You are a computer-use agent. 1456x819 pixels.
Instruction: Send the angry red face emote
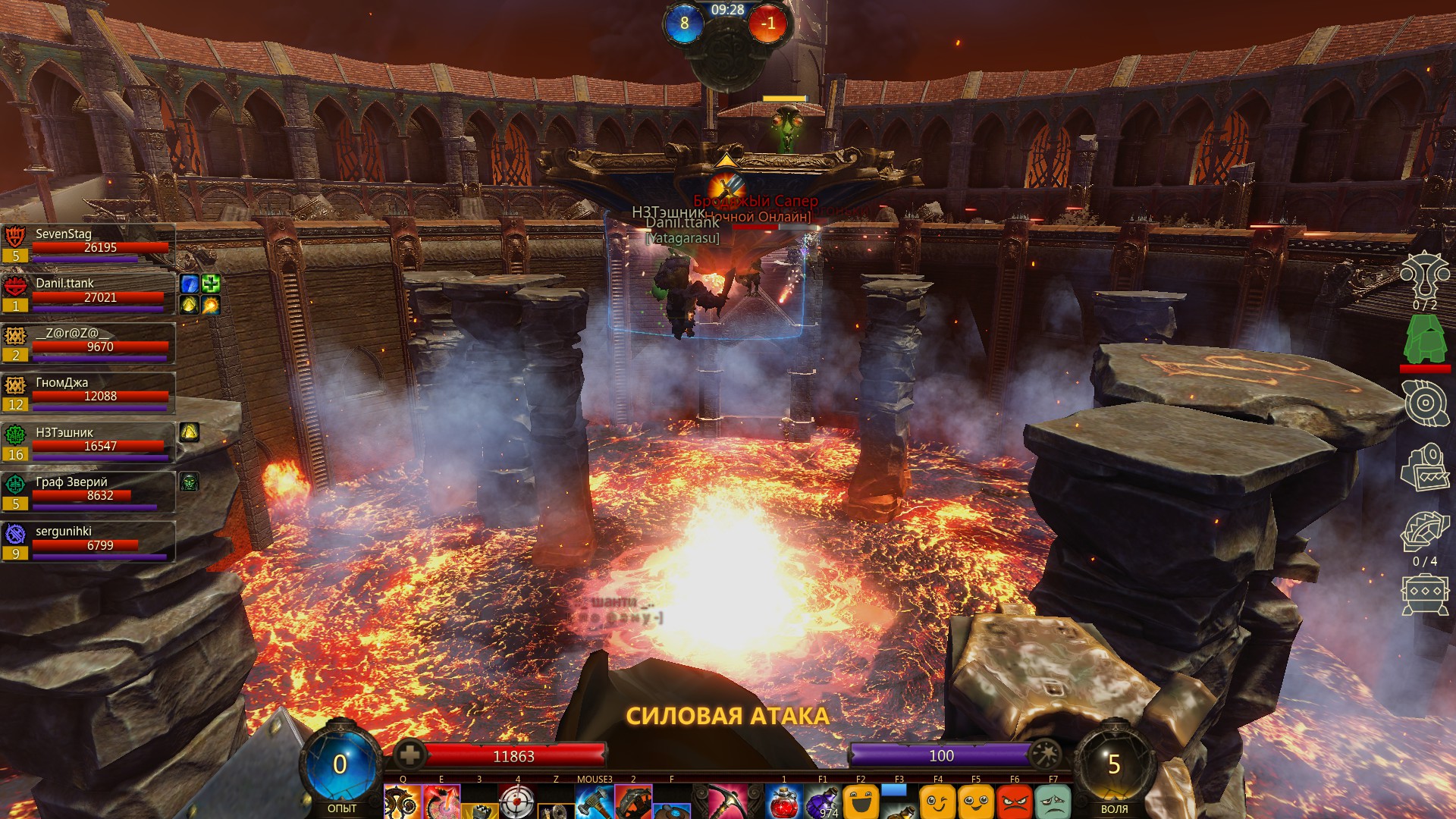coord(1015,802)
